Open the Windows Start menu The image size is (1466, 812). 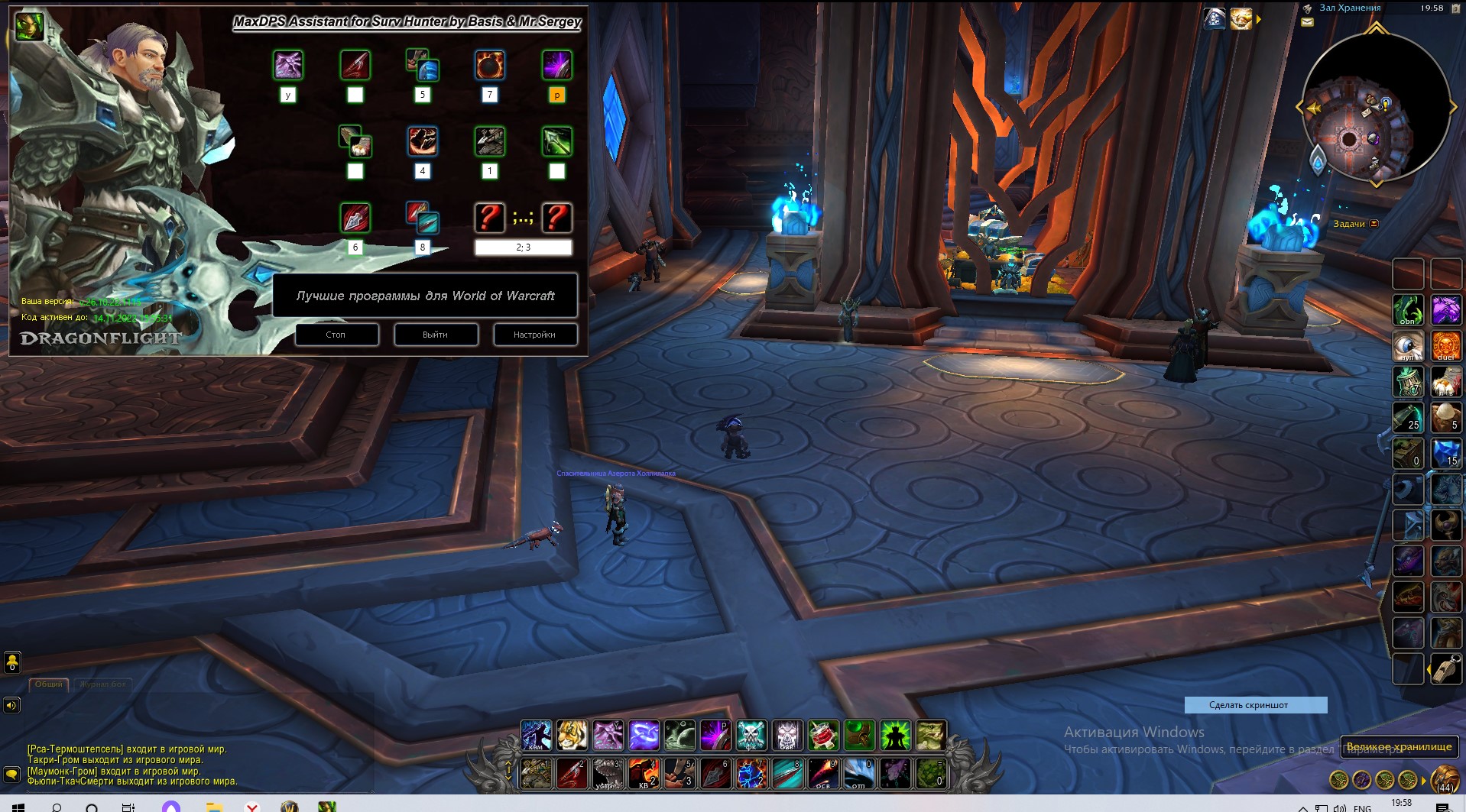pos(17,806)
